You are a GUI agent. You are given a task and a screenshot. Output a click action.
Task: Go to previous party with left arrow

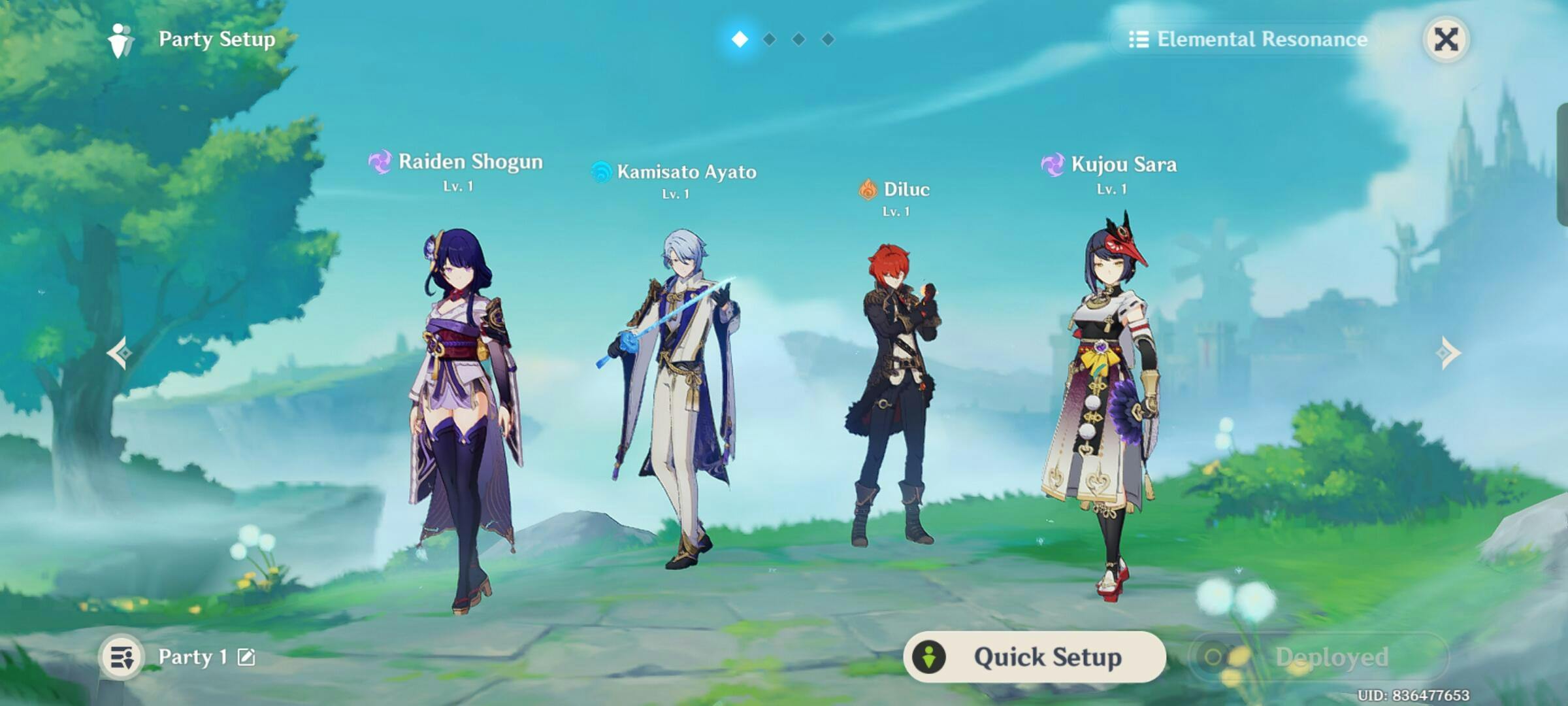pyautogui.click(x=120, y=353)
